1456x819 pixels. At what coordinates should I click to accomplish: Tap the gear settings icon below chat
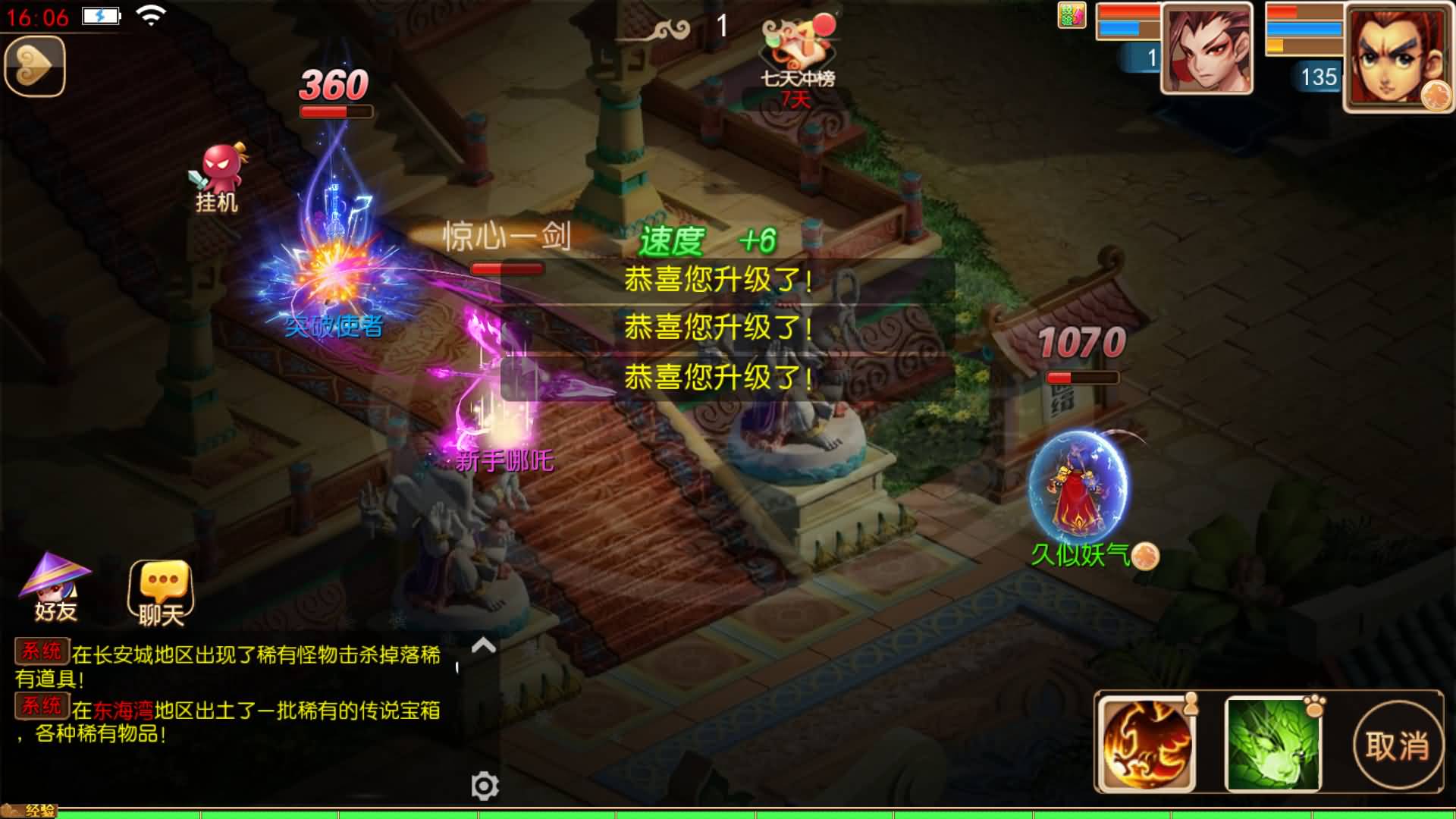click(484, 785)
